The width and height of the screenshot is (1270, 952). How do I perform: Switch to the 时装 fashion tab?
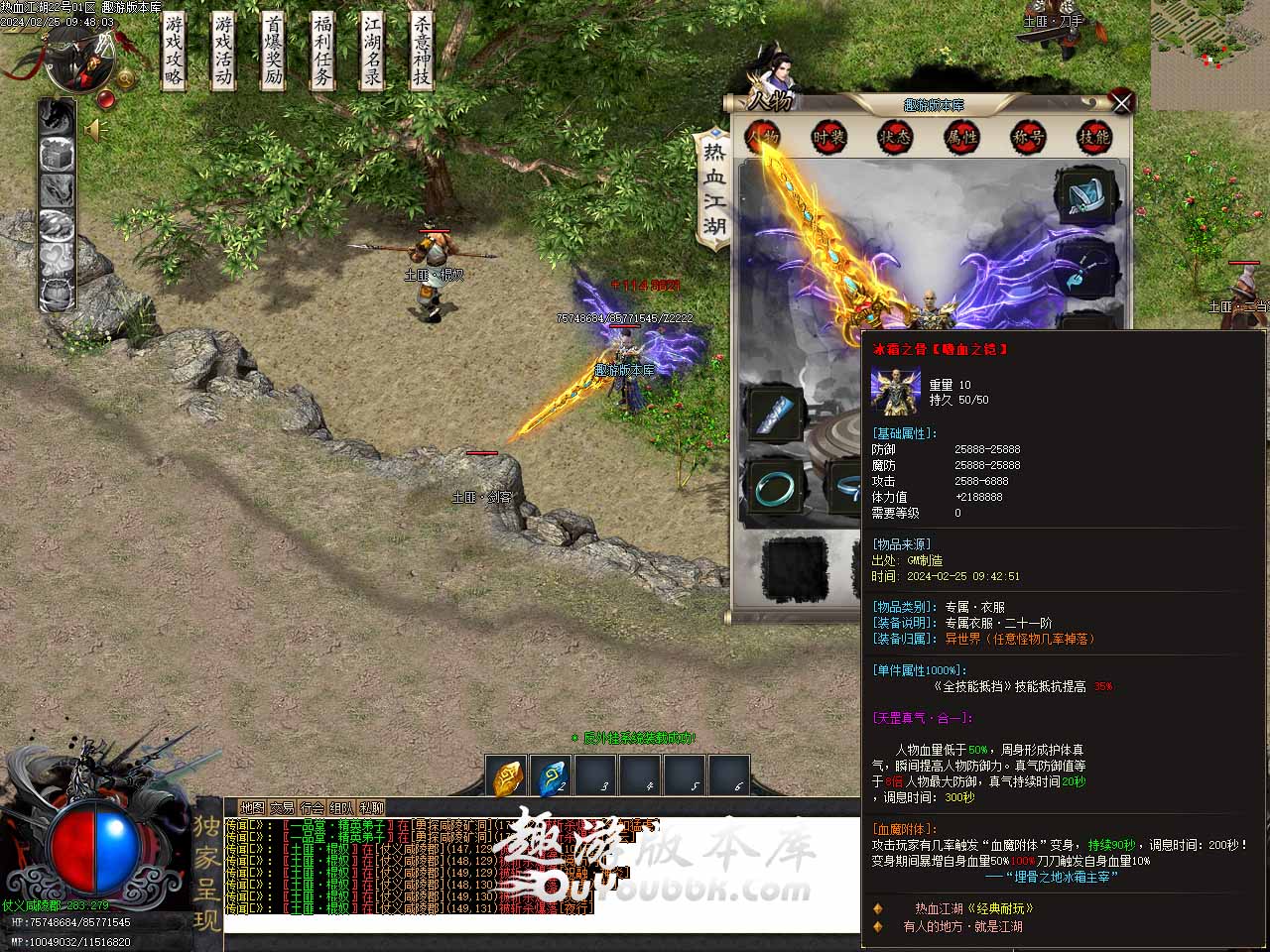click(x=828, y=138)
